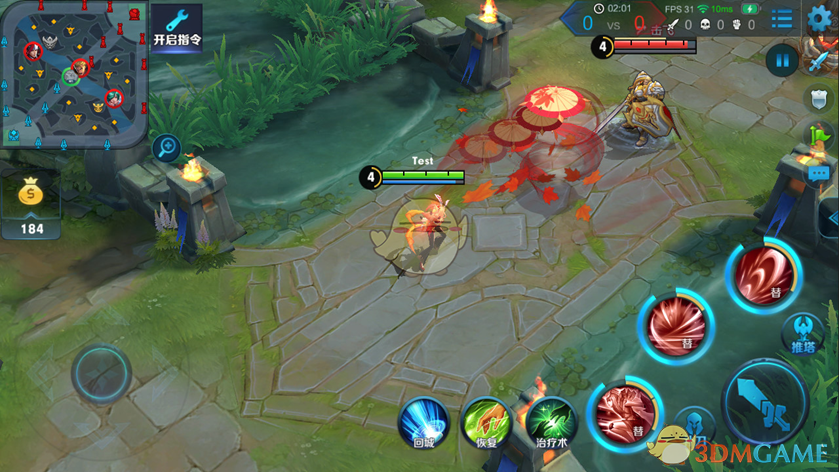Select the 推塔 tower-targeting button
839x472 pixels.
click(x=803, y=332)
